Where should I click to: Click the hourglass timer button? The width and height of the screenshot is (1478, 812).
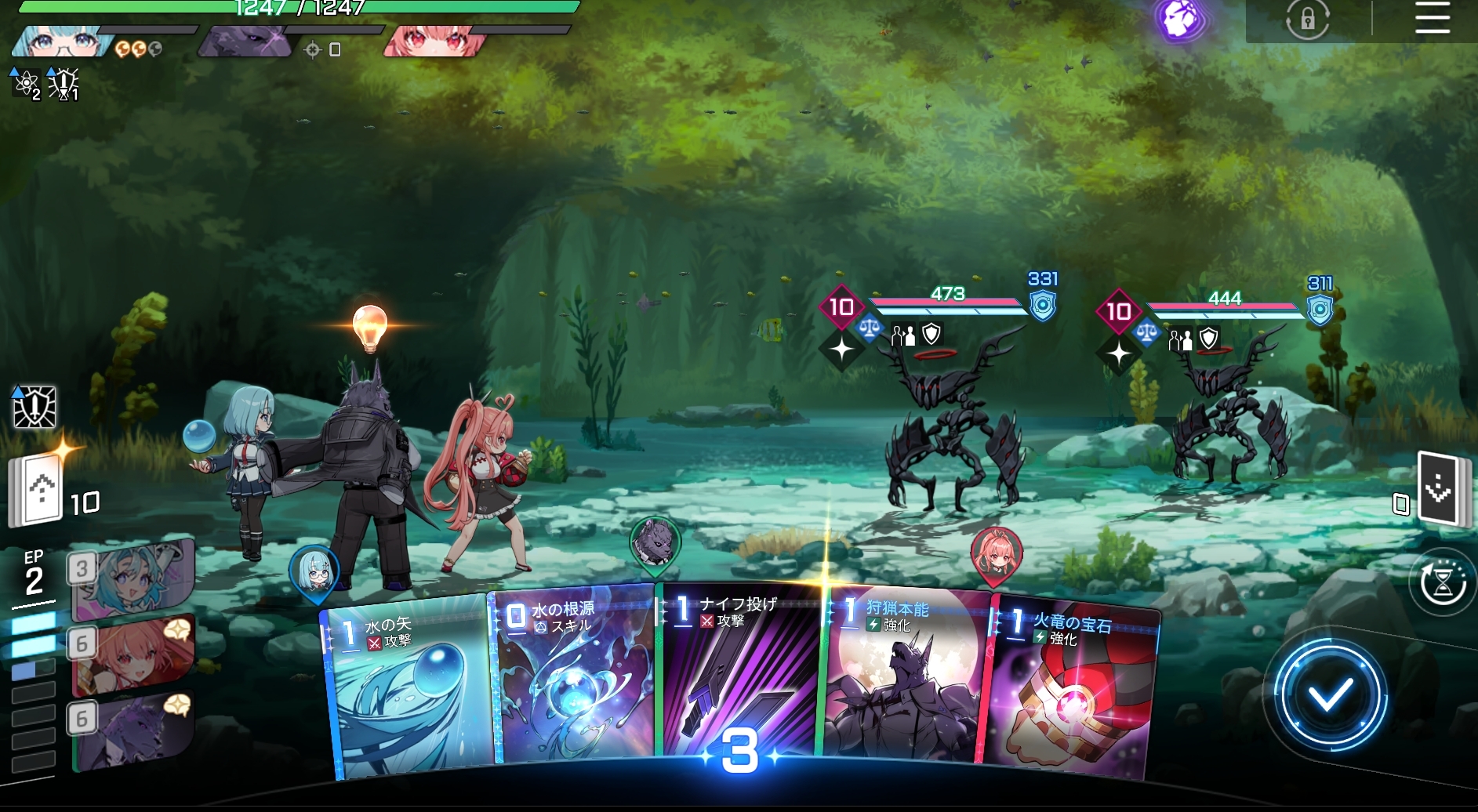pyautogui.click(x=1444, y=583)
